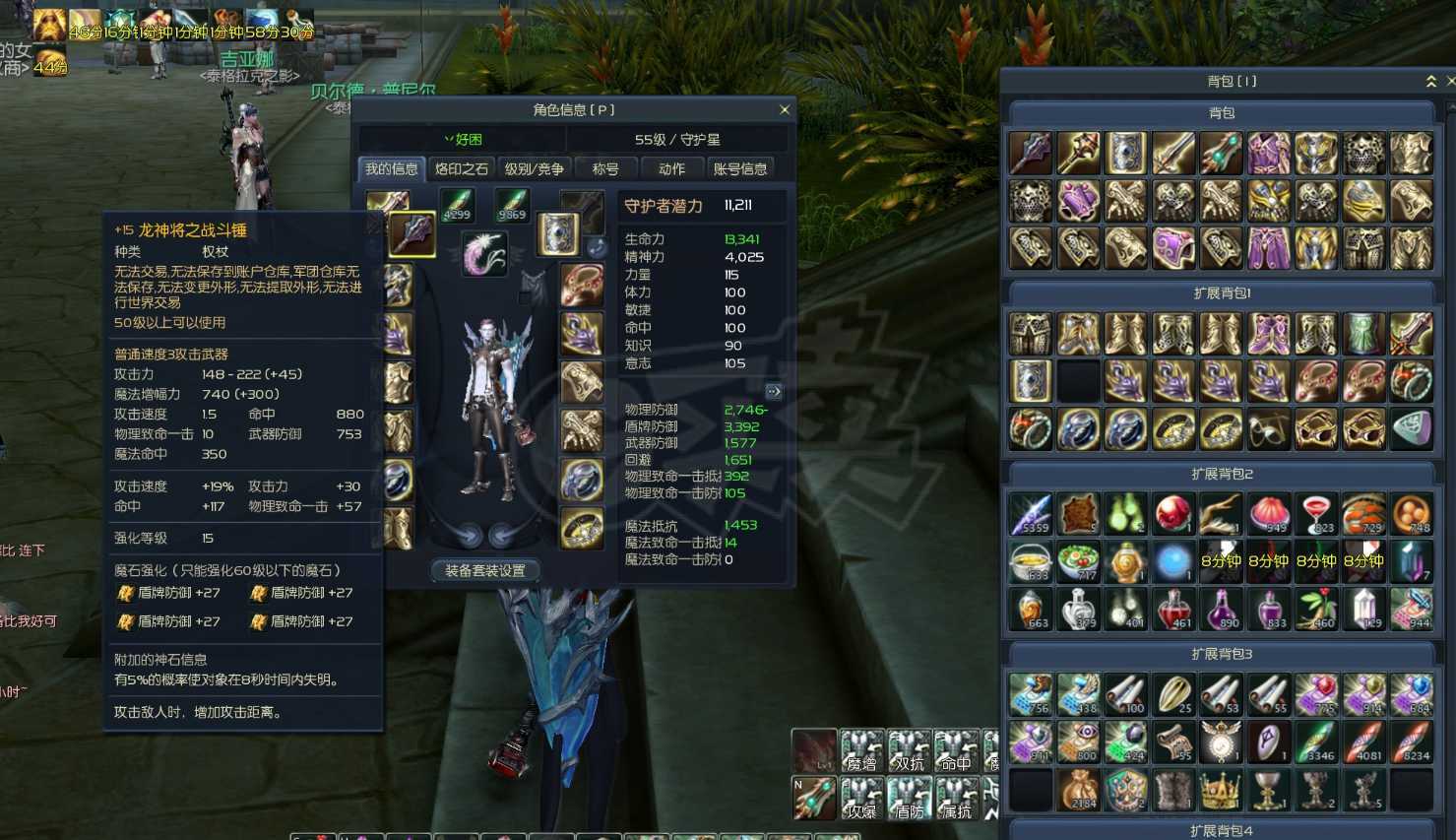Switch to the 我的信息 tab
1456x840 pixels.
[x=392, y=169]
